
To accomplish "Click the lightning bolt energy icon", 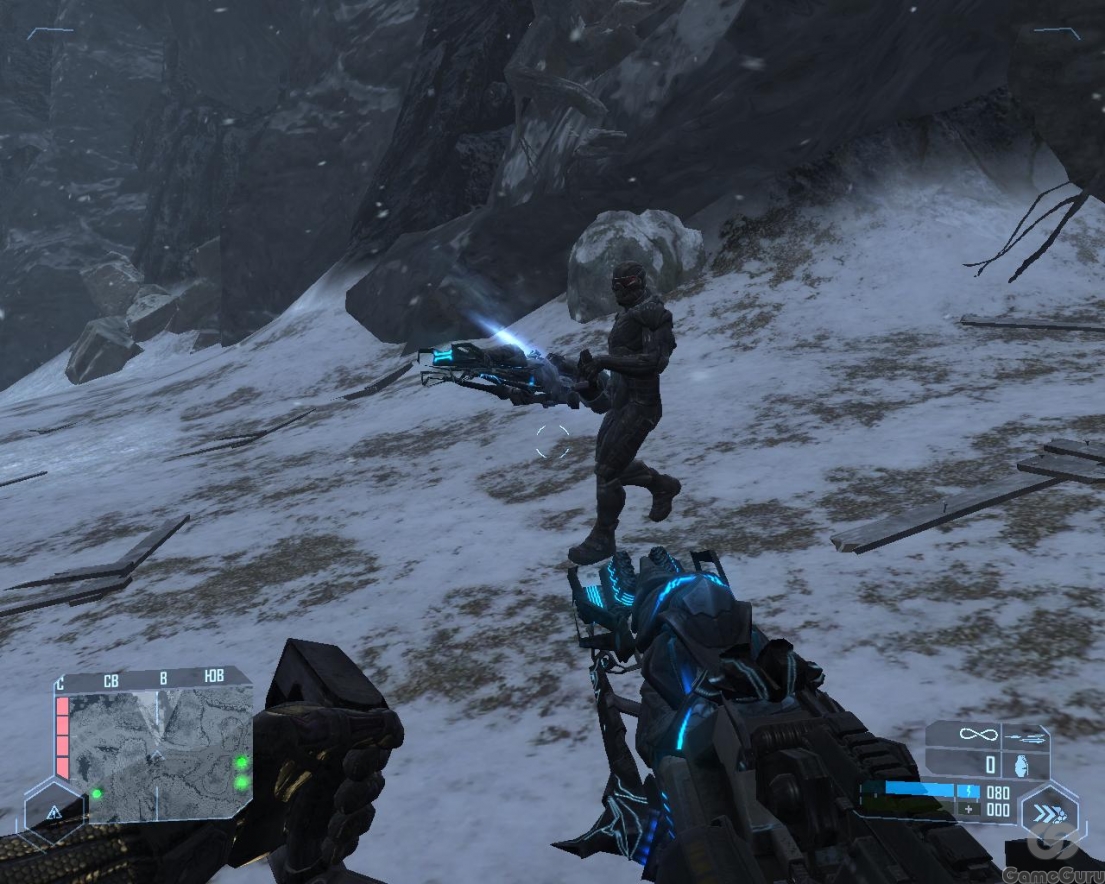I will (967, 791).
